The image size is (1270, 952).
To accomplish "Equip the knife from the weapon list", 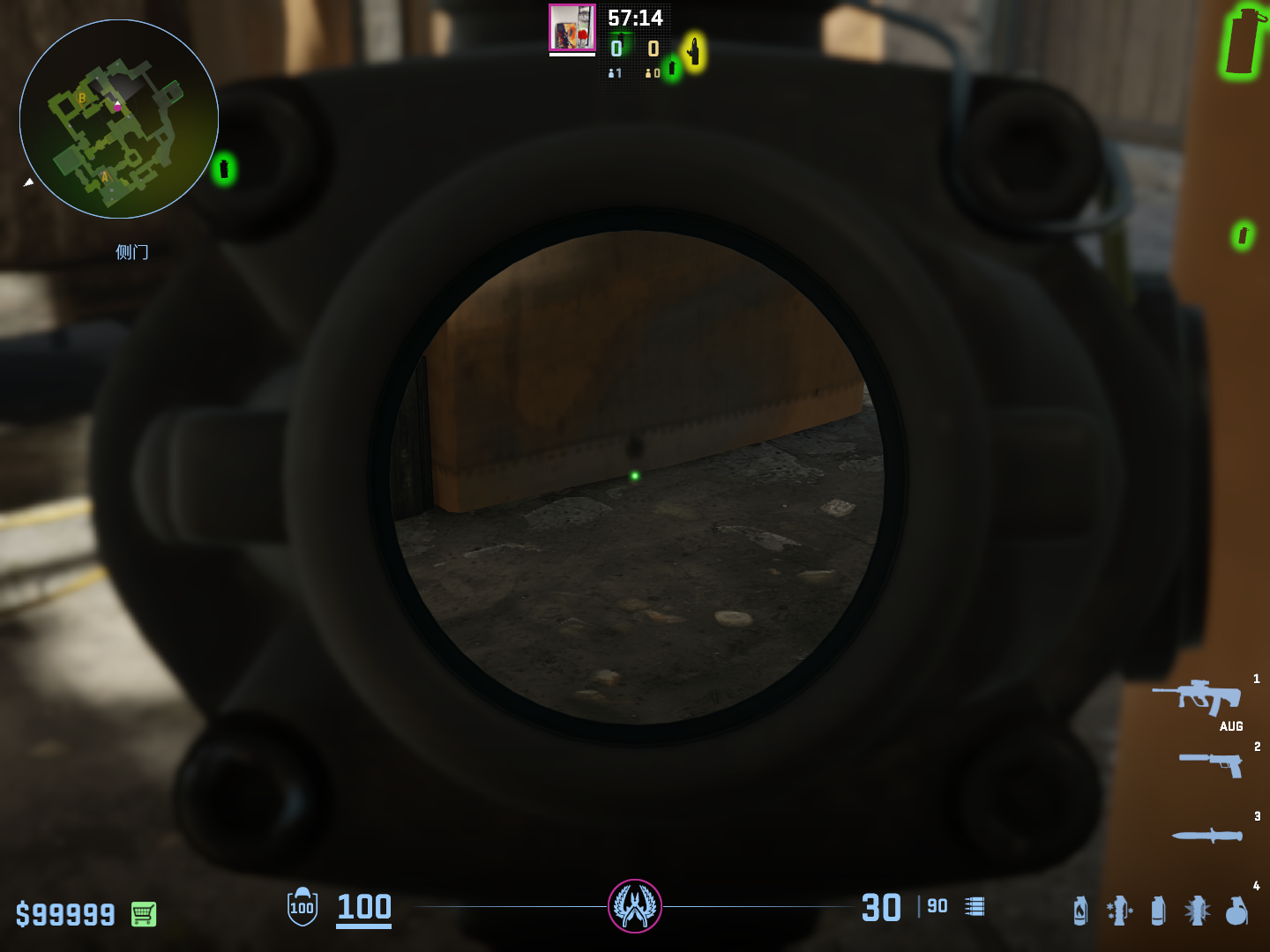I will tap(1207, 835).
